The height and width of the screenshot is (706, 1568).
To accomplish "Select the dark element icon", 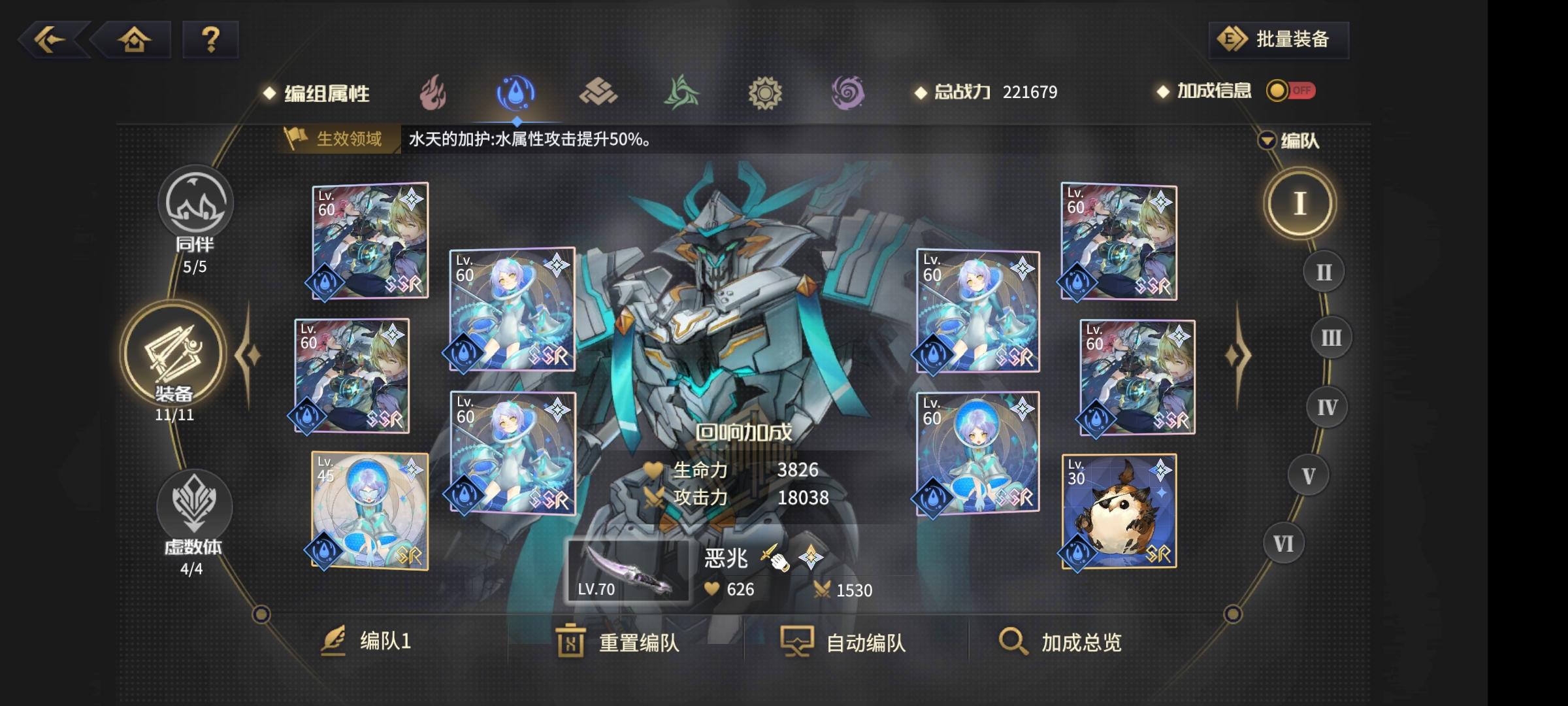I will coord(849,92).
